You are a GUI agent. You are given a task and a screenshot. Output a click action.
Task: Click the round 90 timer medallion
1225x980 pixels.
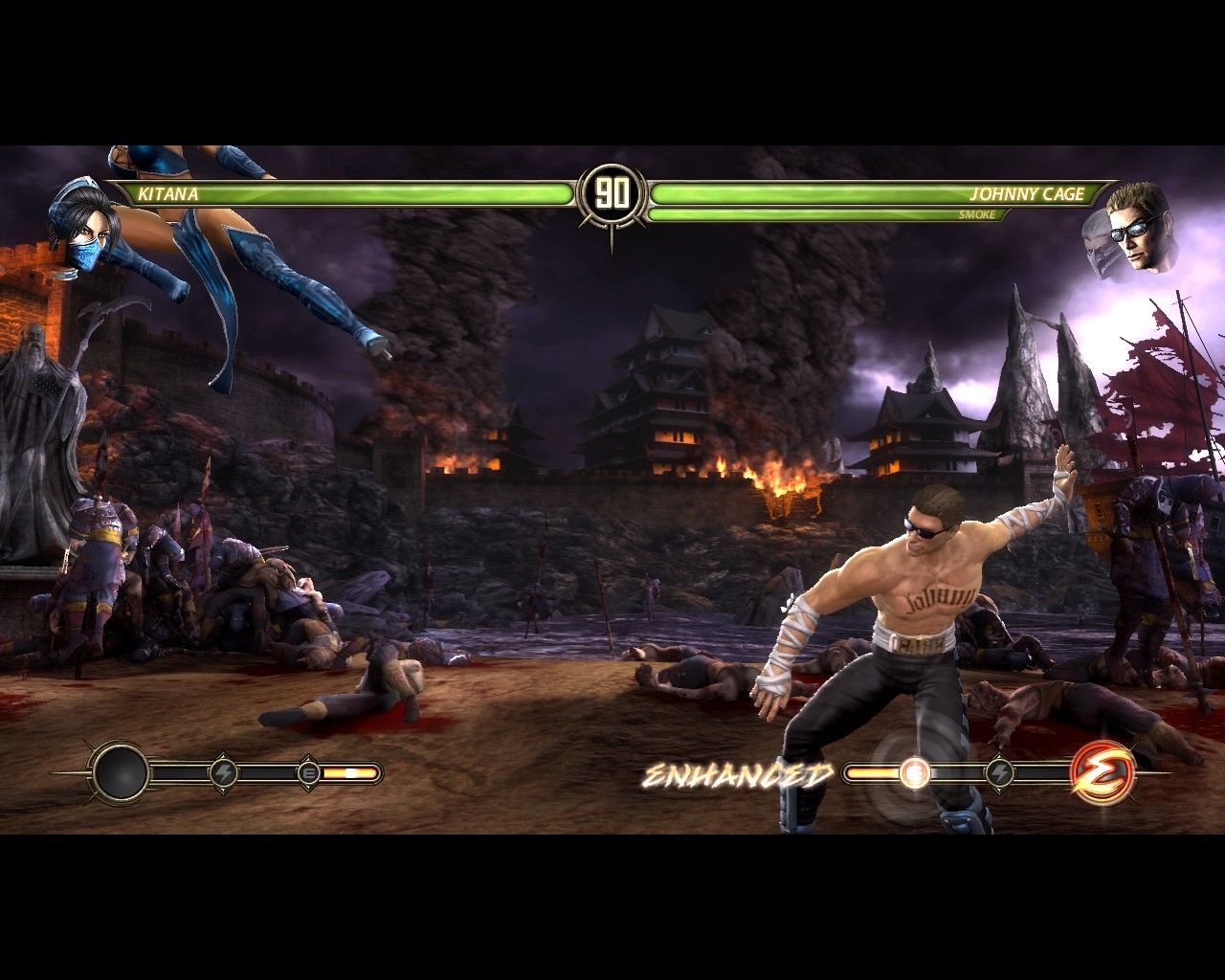point(612,191)
